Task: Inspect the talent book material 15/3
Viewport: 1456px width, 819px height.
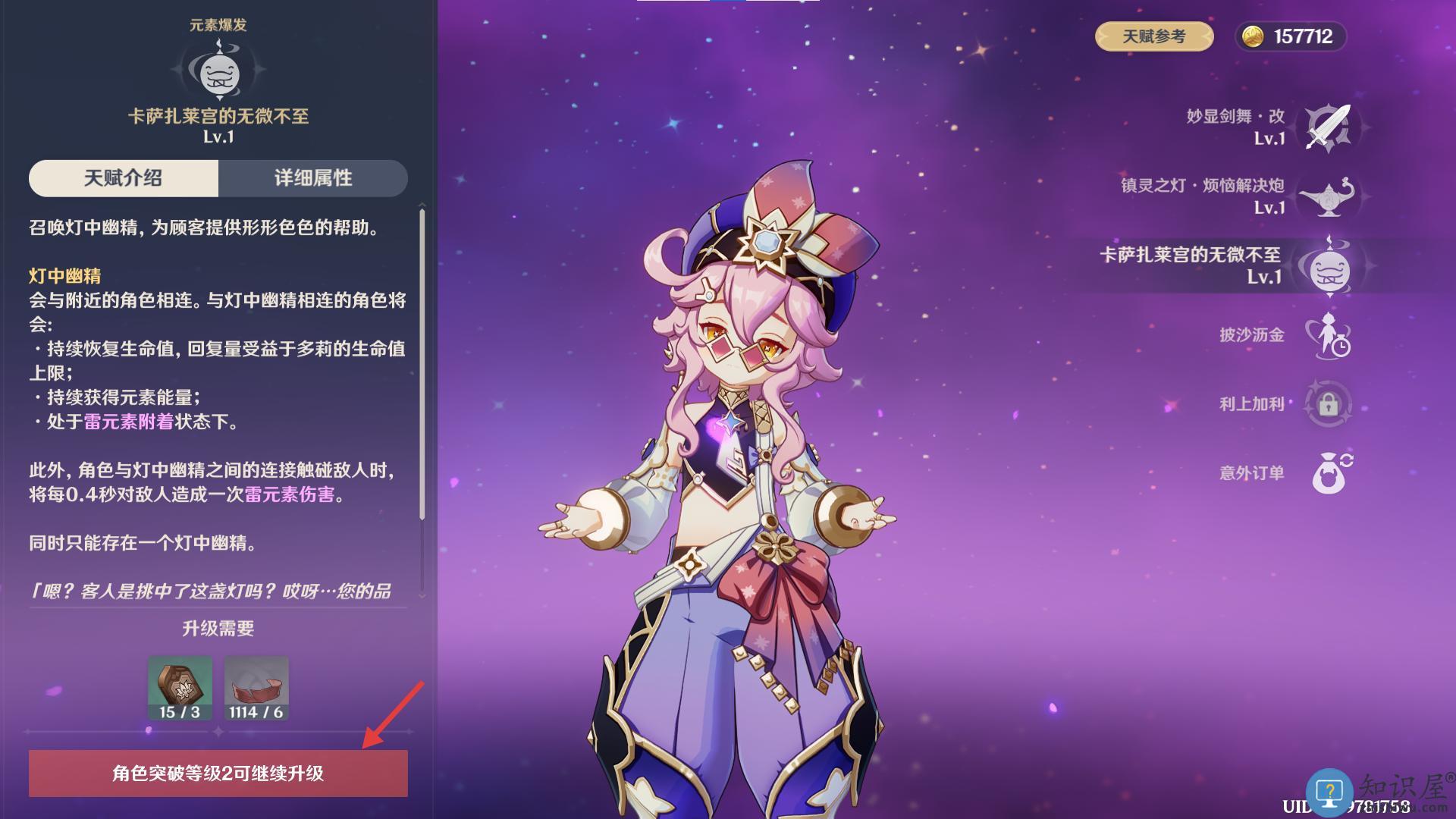Action: [x=180, y=688]
